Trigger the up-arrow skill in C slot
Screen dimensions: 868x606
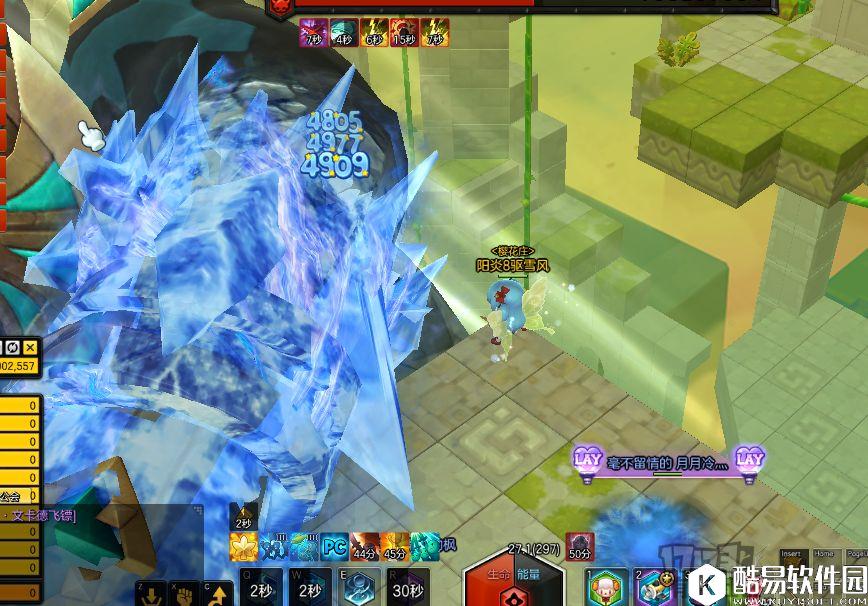tap(217, 593)
